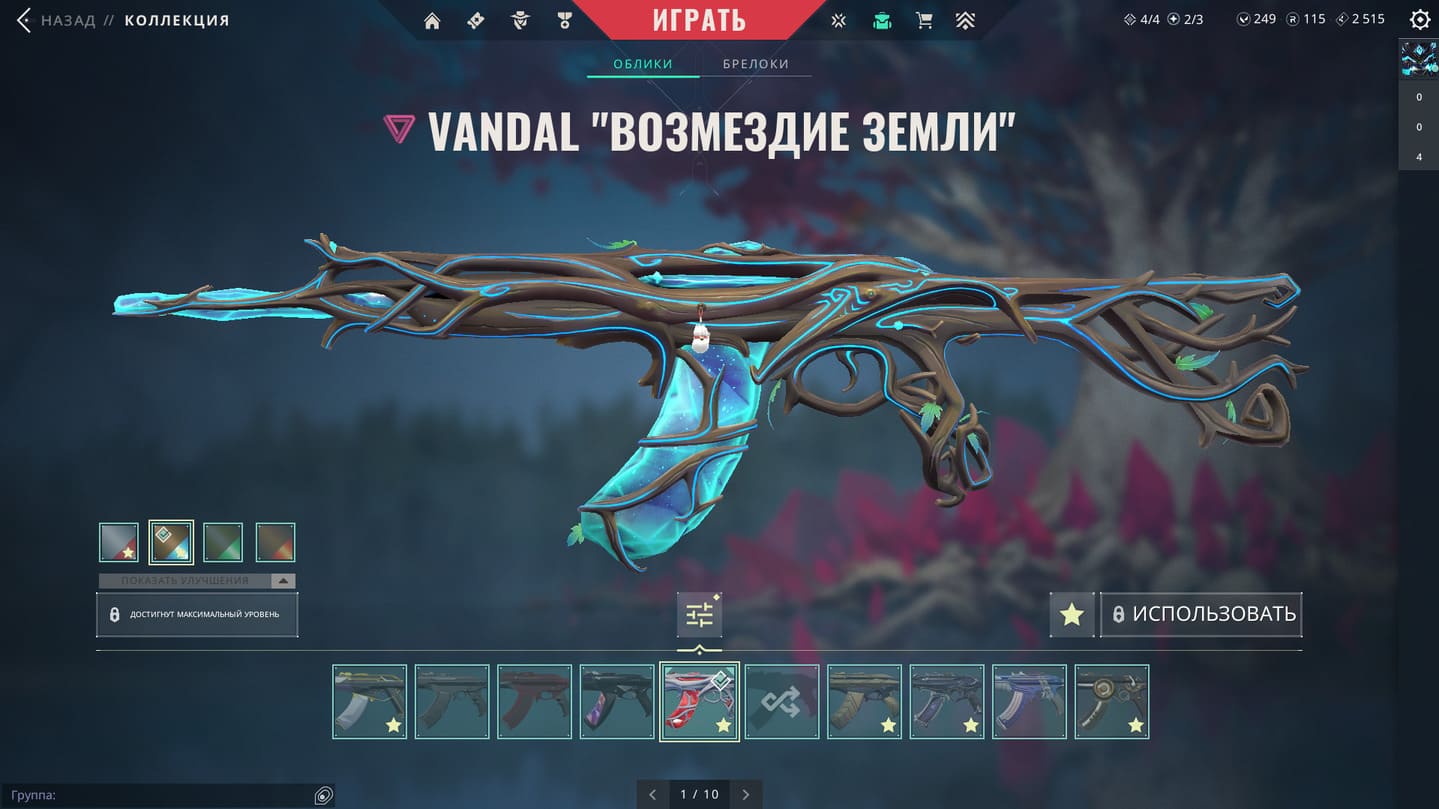Choose the orange-red variant swatch
This screenshot has width=1439, height=809.
point(275,543)
